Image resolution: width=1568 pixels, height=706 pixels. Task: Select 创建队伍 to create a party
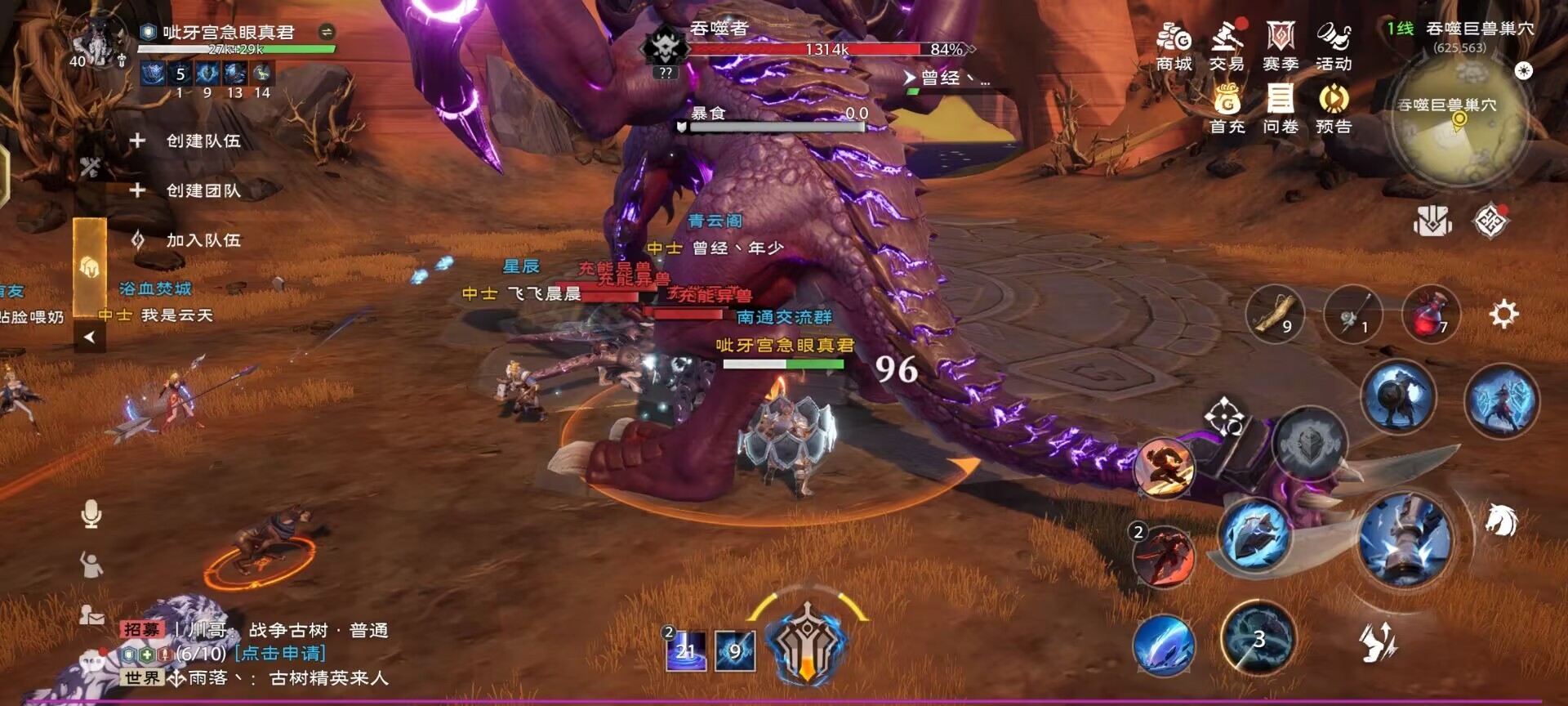(186, 141)
